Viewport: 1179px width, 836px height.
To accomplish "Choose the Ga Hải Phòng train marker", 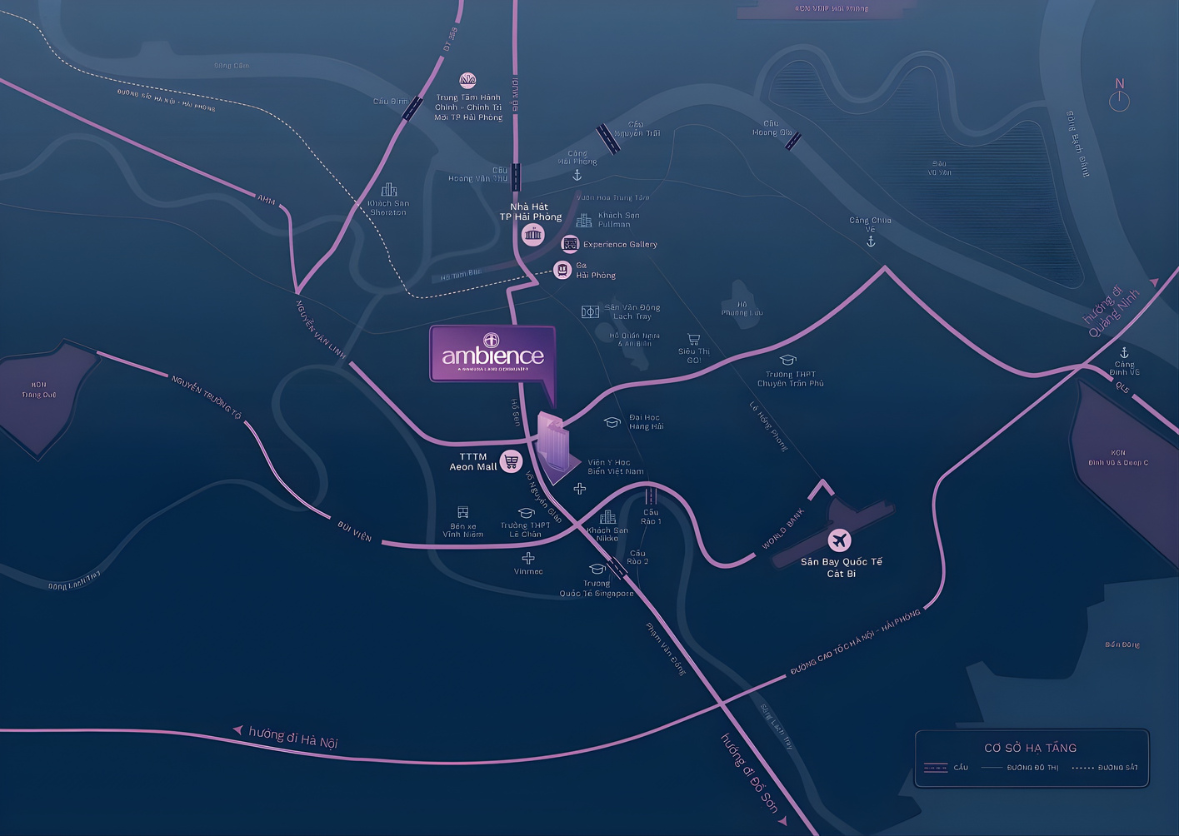I will (x=563, y=269).
